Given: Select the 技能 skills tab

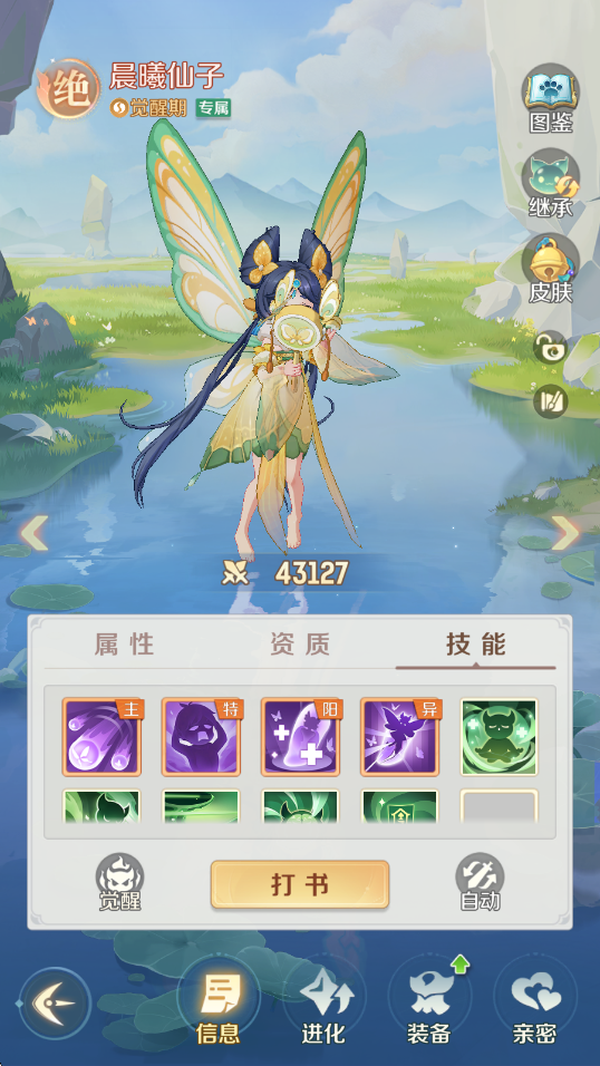Looking at the screenshot, I should tap(476, 645).
